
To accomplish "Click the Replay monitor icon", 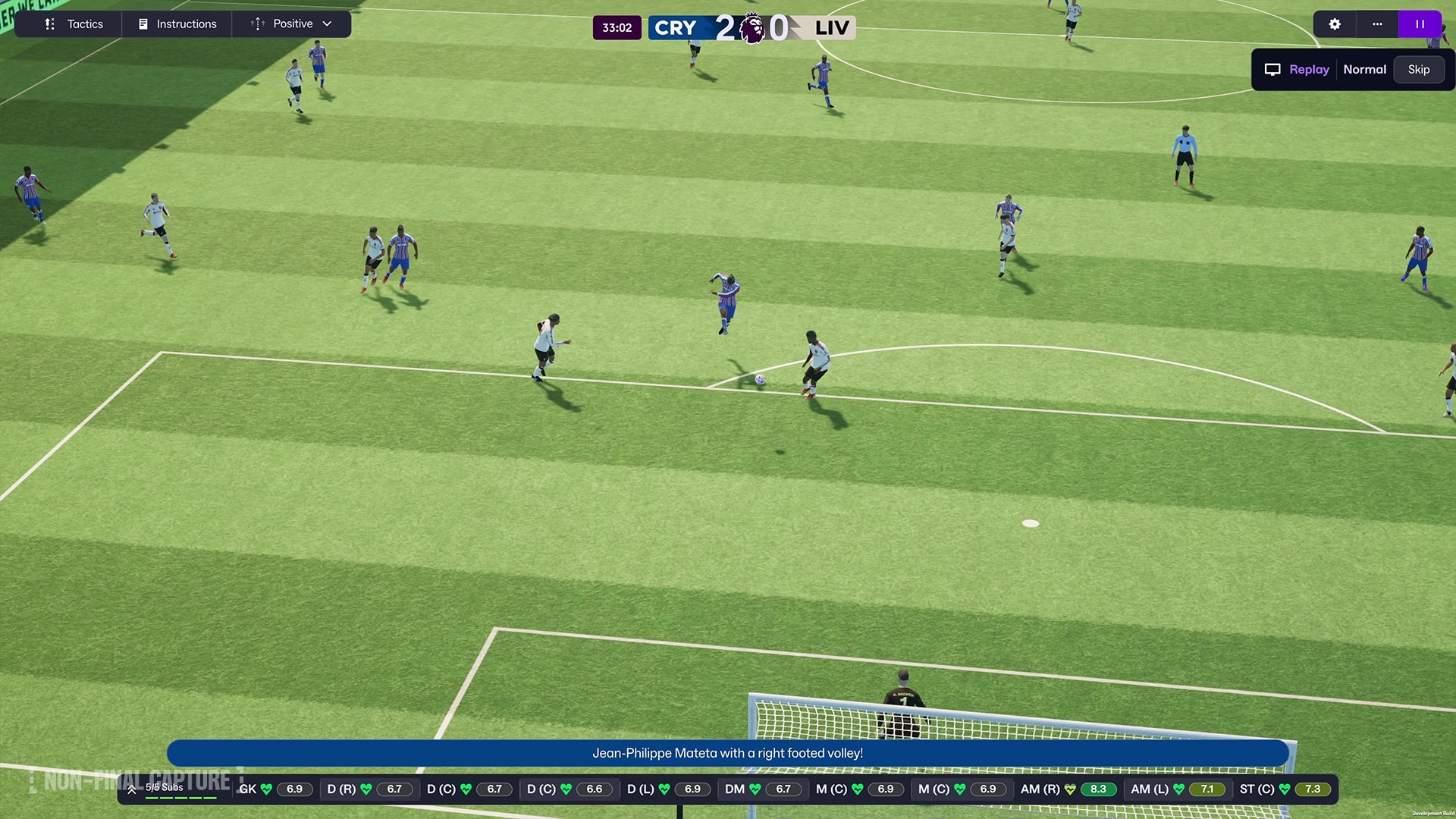I will click(x=1272, y=69).
